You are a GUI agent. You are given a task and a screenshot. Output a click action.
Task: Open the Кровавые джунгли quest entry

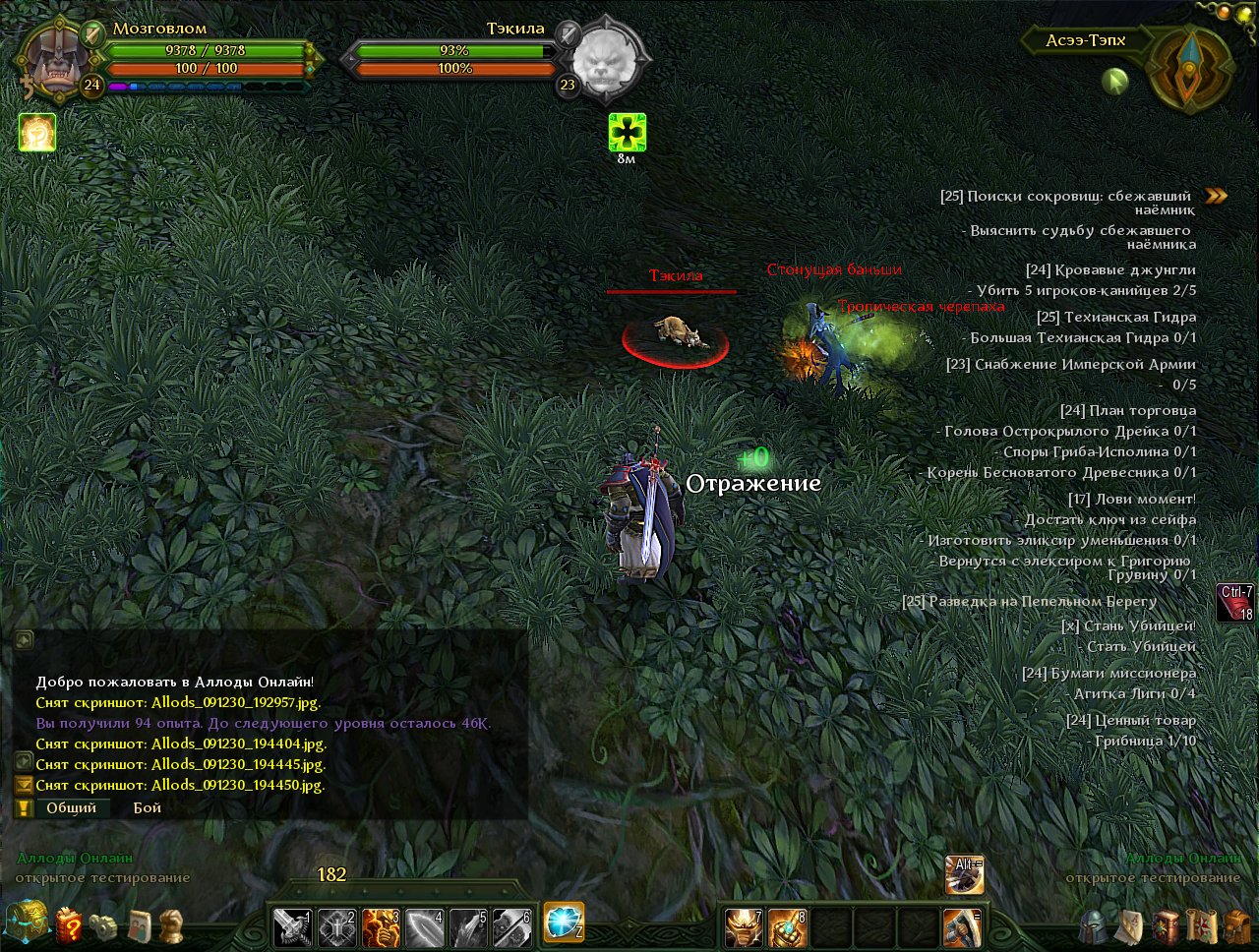click(x=1110, y=270)
